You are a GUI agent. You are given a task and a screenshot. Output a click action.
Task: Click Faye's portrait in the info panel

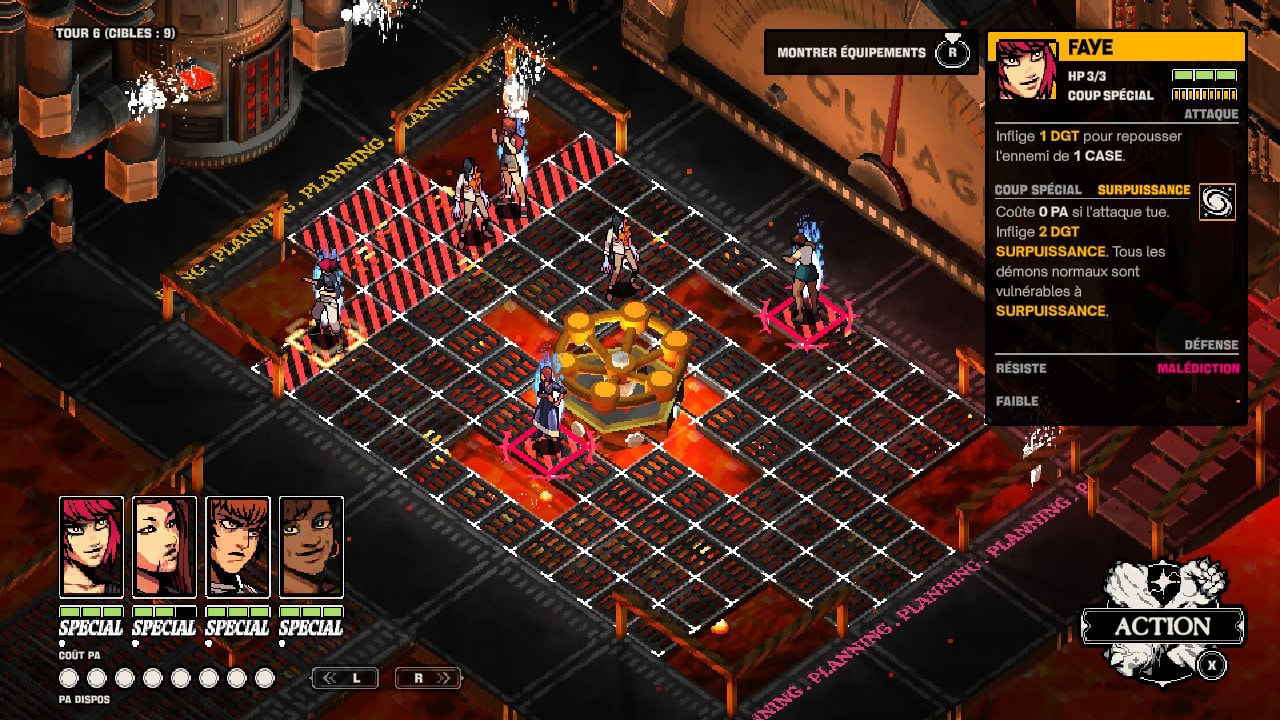(1027, 70)
